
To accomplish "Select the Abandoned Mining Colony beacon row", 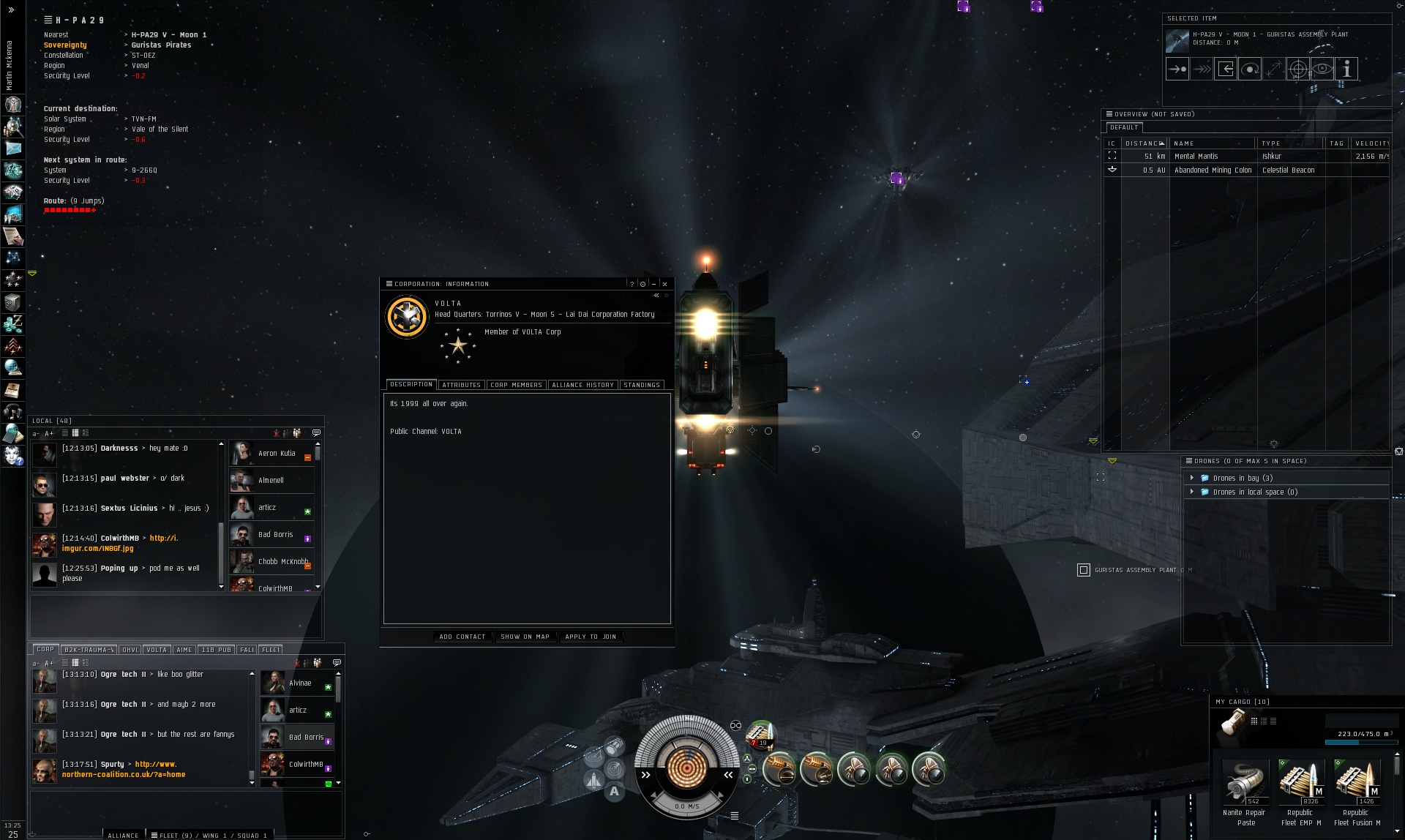I will point(1213,170).
